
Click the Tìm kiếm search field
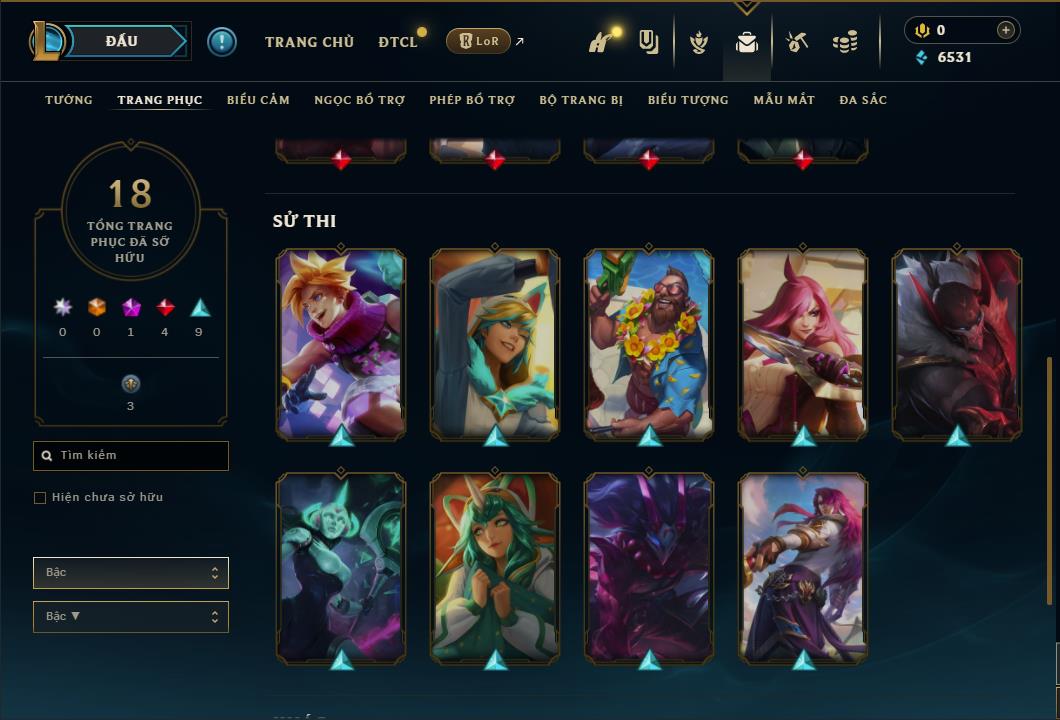click(131, 456)
